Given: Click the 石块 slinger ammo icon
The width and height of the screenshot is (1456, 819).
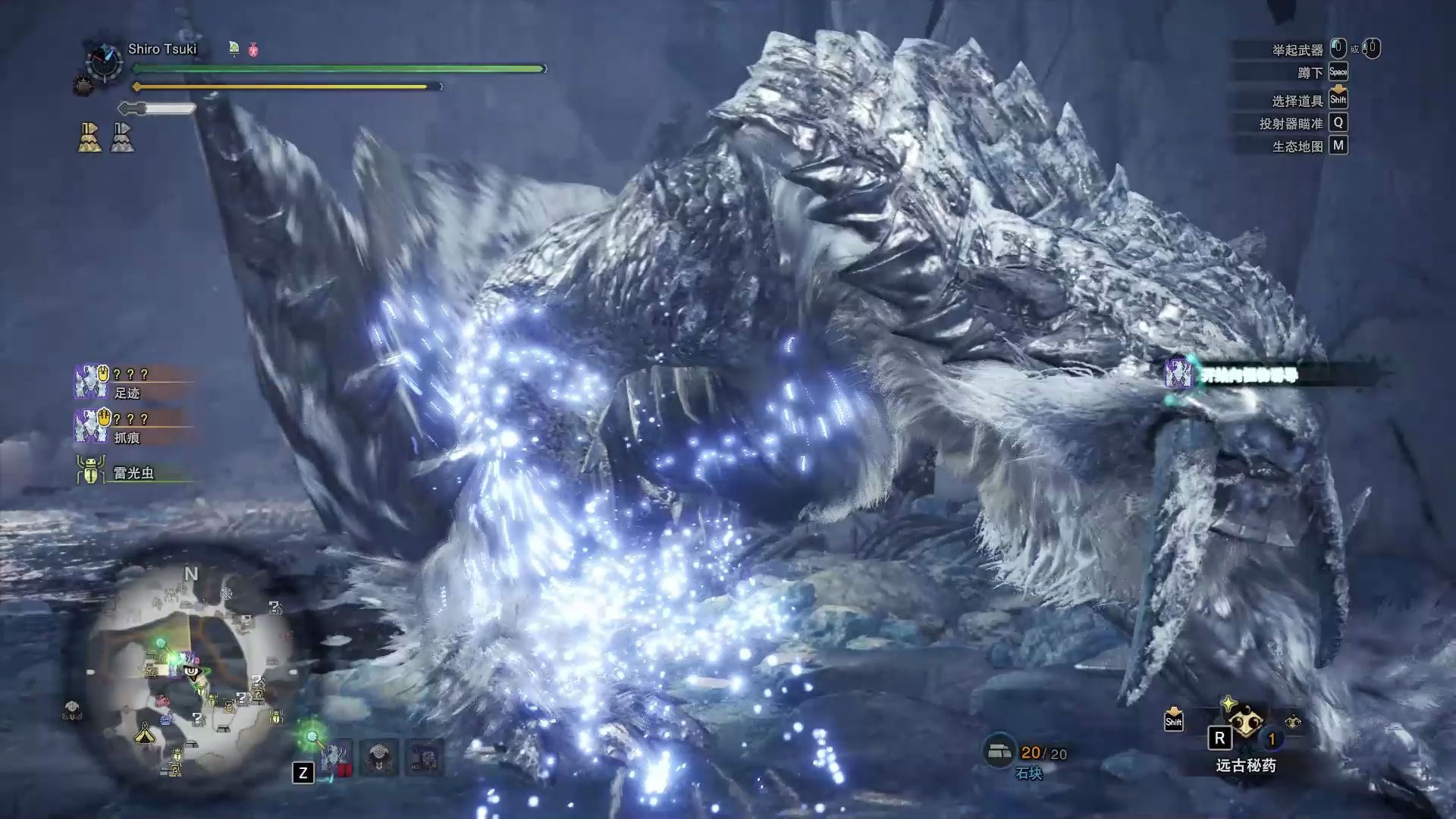Looking at the screenshot, I should (x=999, y=752).
